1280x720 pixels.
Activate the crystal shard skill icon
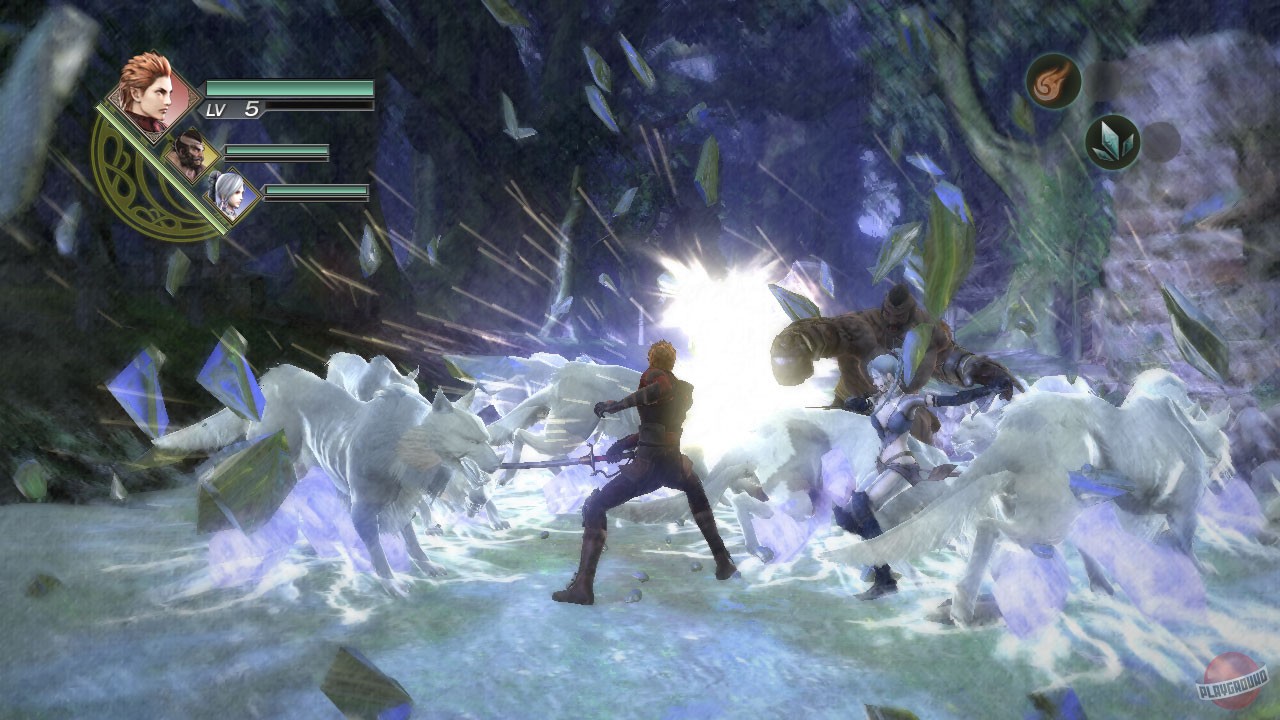click(x=1113, y=140)
